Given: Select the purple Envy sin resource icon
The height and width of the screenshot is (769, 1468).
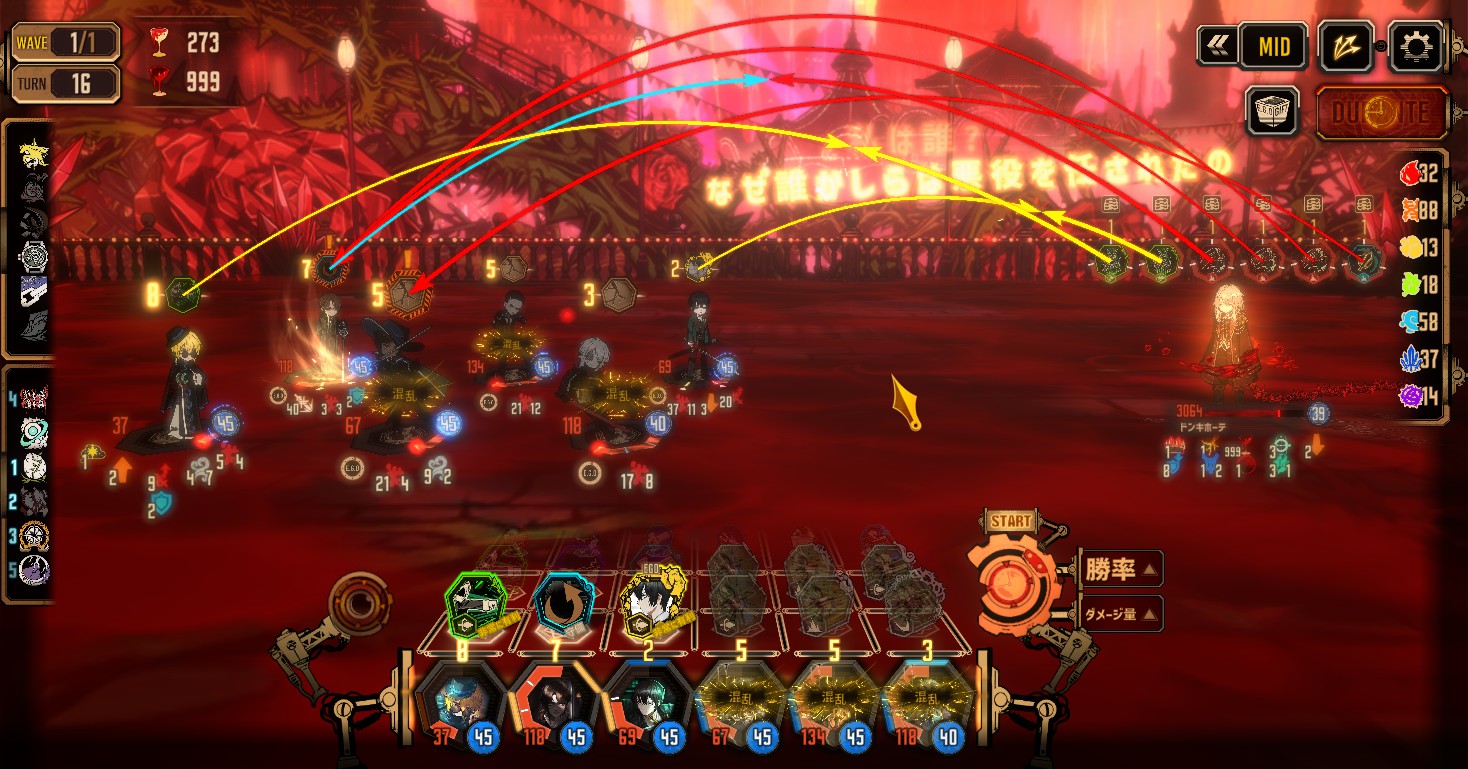Looking at the screenshot, I should click(1409, 397).
